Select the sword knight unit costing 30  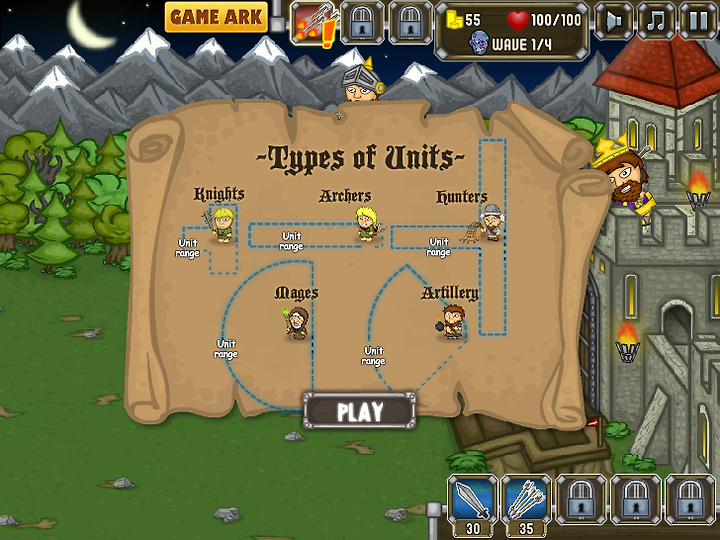point(470,499)
